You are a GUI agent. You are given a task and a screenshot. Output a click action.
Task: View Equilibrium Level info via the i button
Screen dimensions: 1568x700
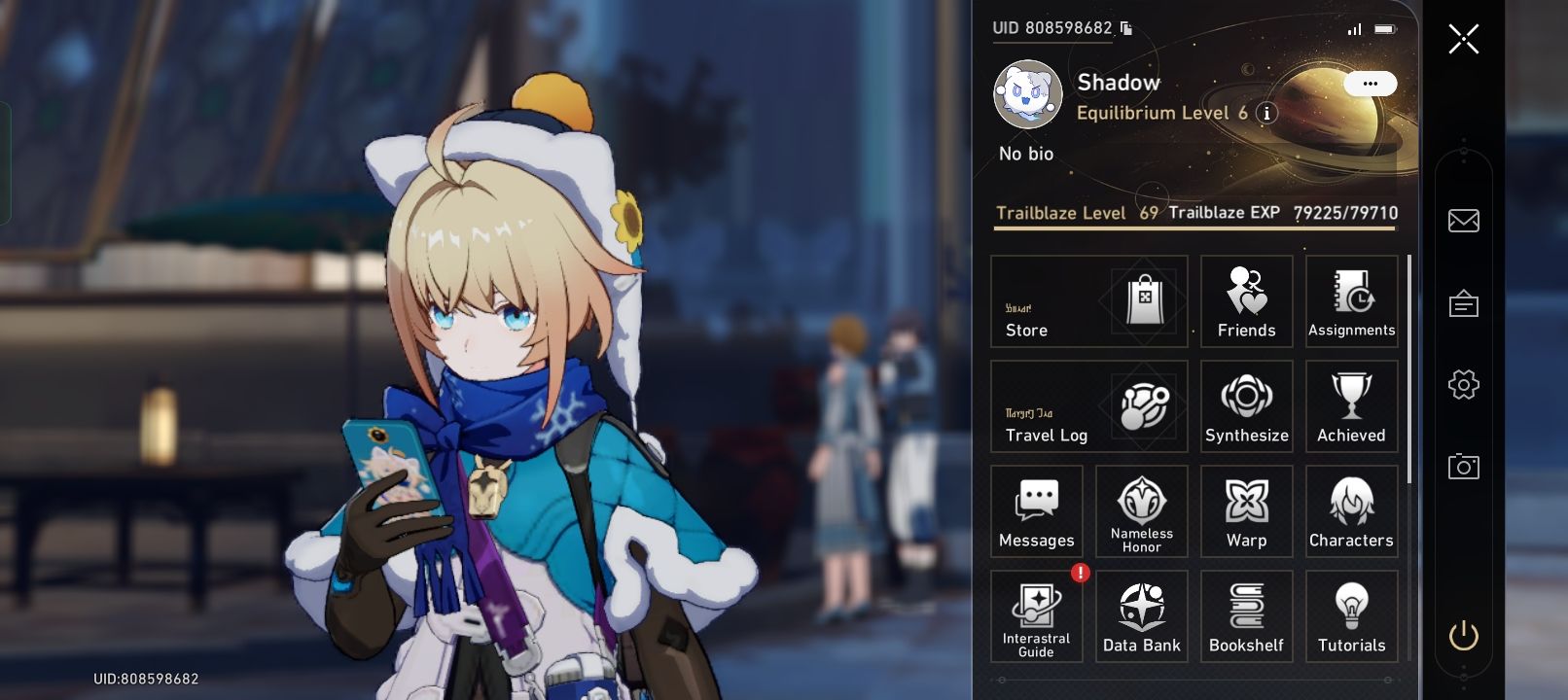(1265, 113)
